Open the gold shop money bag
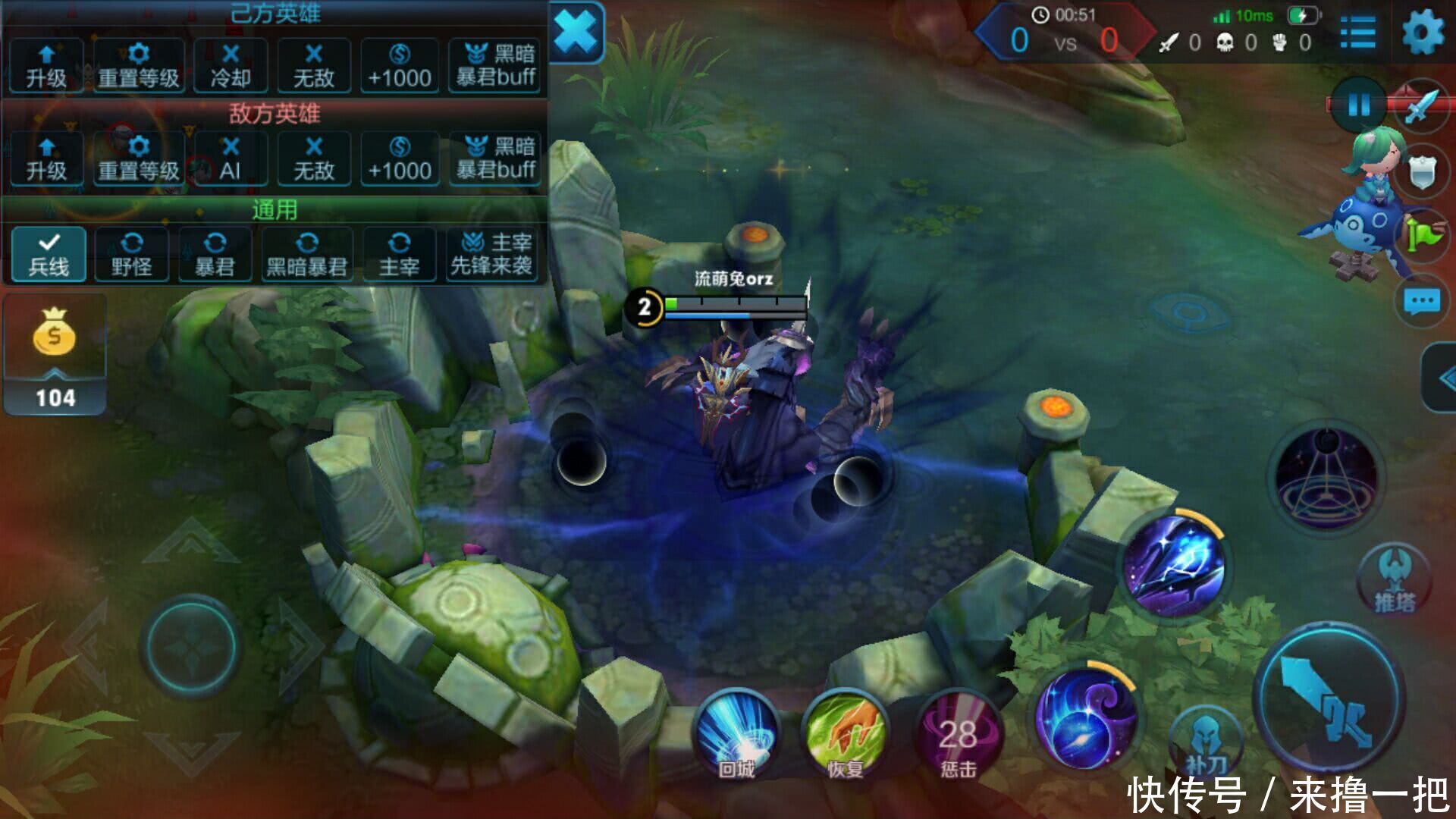The width and height of the screenshot is (1456, 819). click(55, 334)
